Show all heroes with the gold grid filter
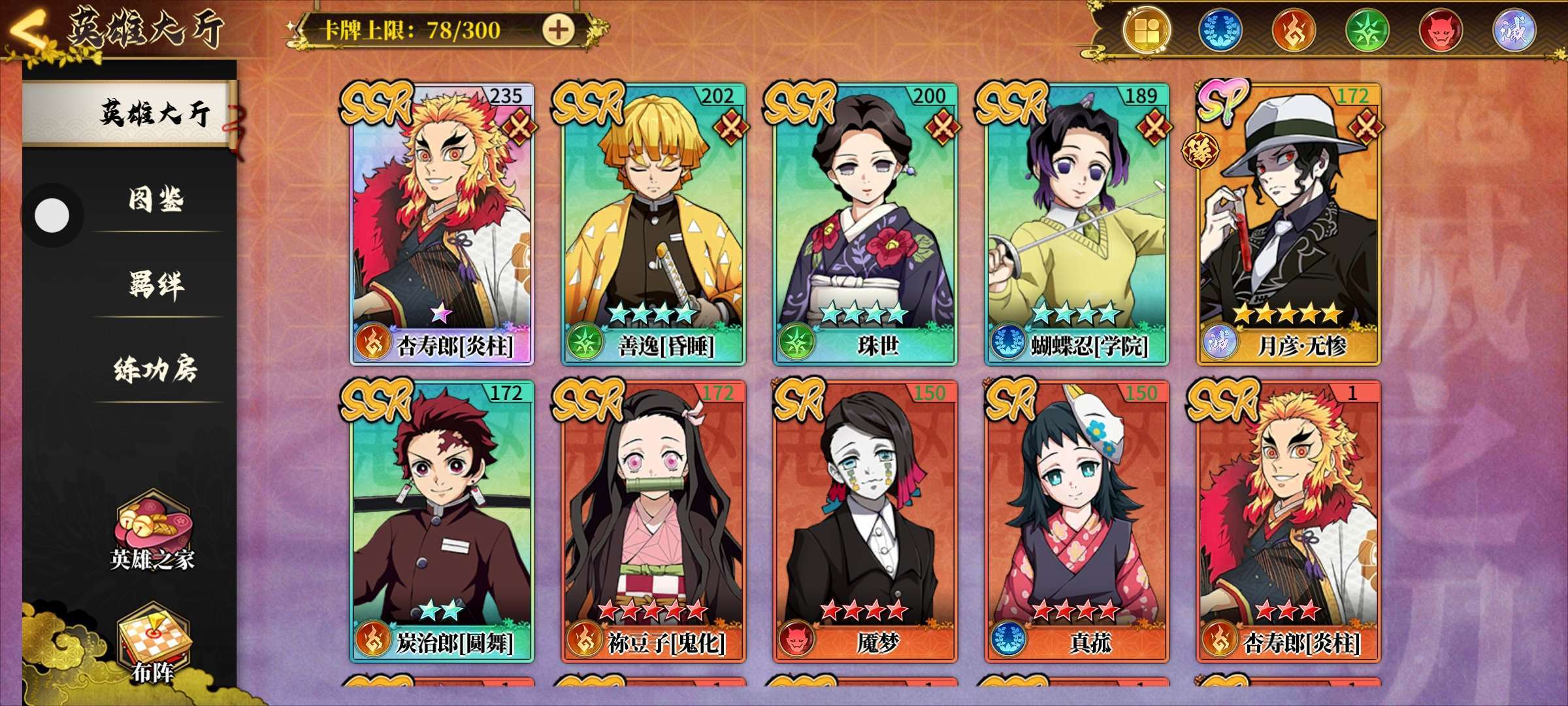Screen dimensions: 1568x706 click(1147, 30)
